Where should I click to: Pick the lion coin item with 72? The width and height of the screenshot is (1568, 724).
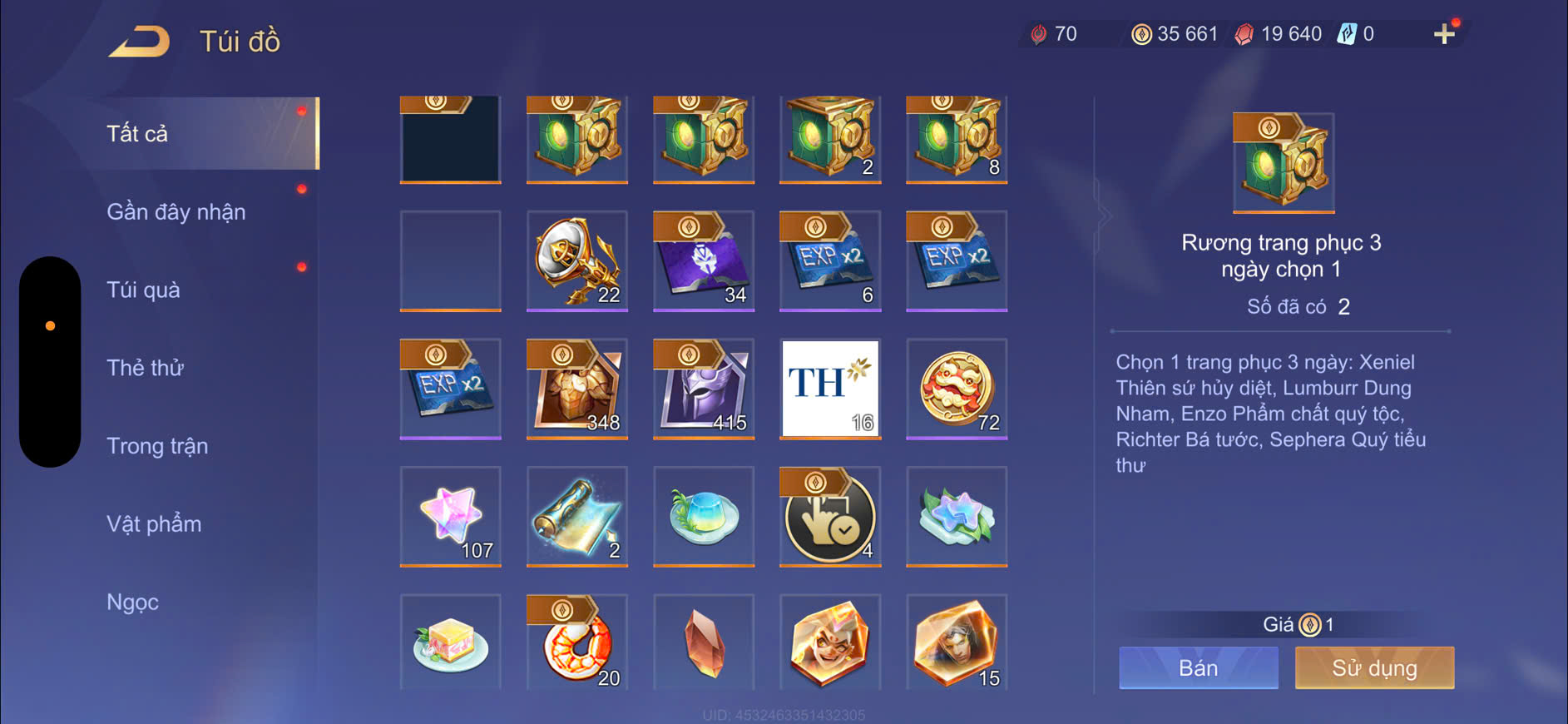pyautogui.click(x=957, y=388)
